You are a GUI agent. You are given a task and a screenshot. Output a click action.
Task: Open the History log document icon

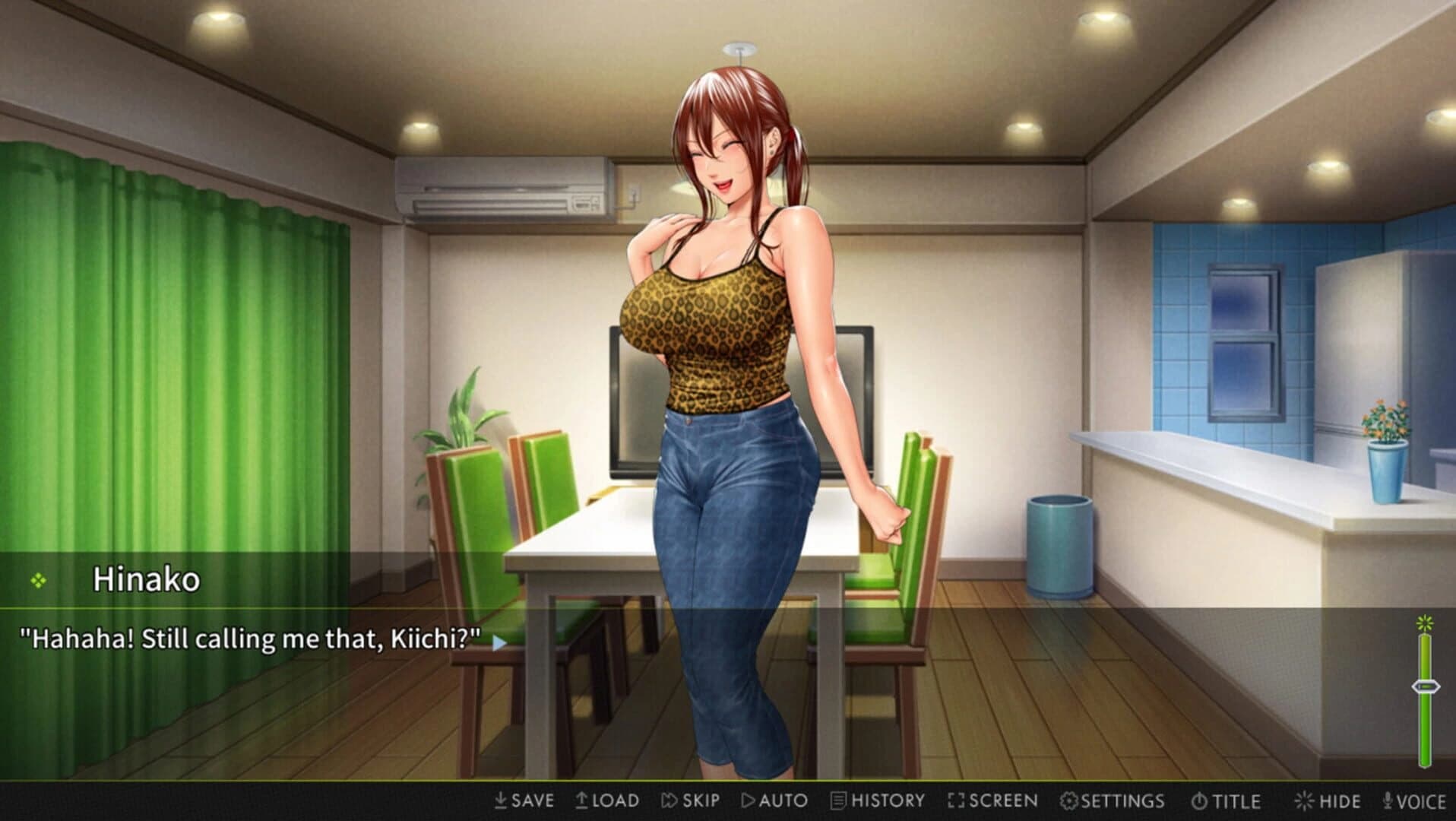coord(838,800)
